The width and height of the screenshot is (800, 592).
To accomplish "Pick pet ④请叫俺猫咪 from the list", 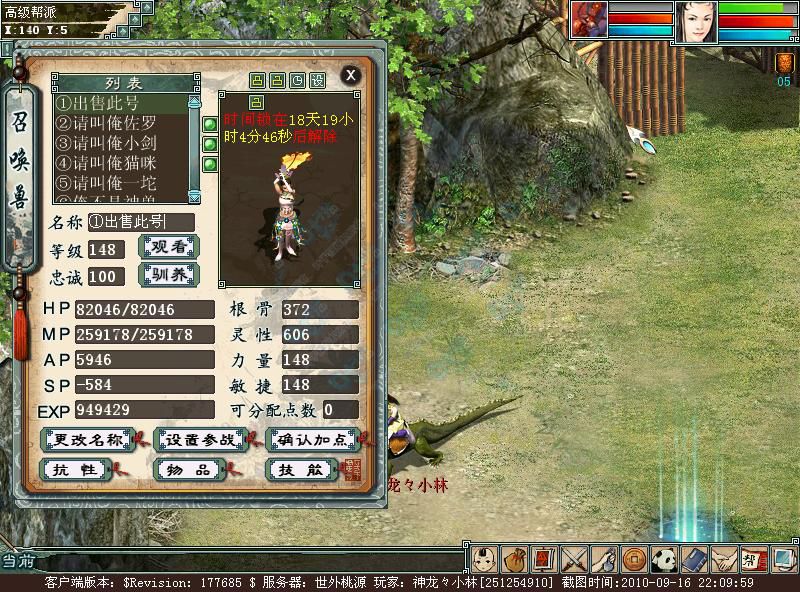I will pos(120,163).
